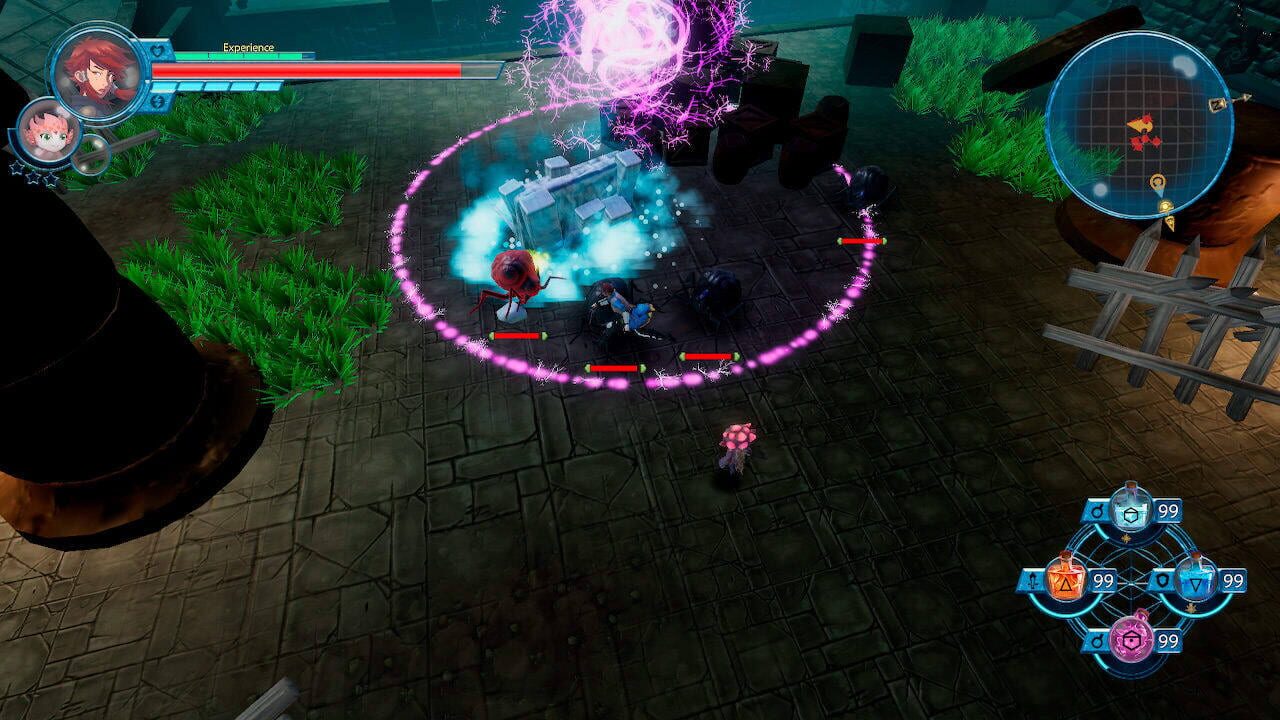Click the shield symbol on the blue potion label

1163,578
